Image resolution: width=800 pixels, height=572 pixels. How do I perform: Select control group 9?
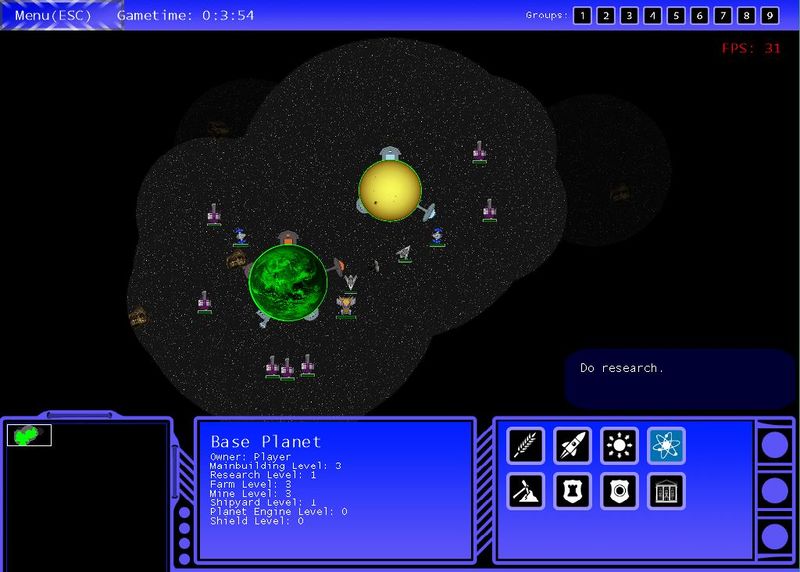[770, 15]
